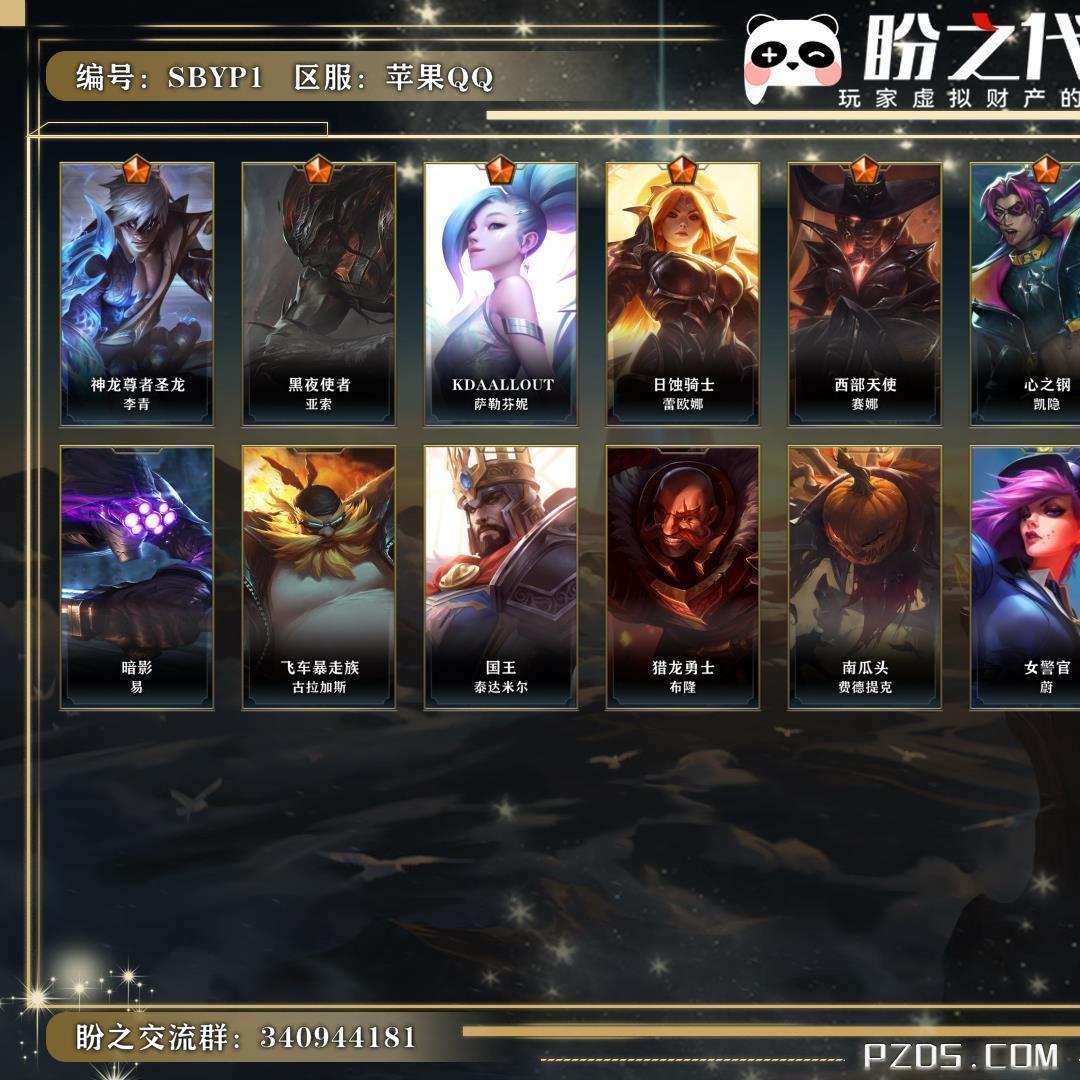The height and width of the screenshot is (1080, 1080).
Task: Choose the 南瓜头 费德提克 skin card
Action: tap(865, 577)
